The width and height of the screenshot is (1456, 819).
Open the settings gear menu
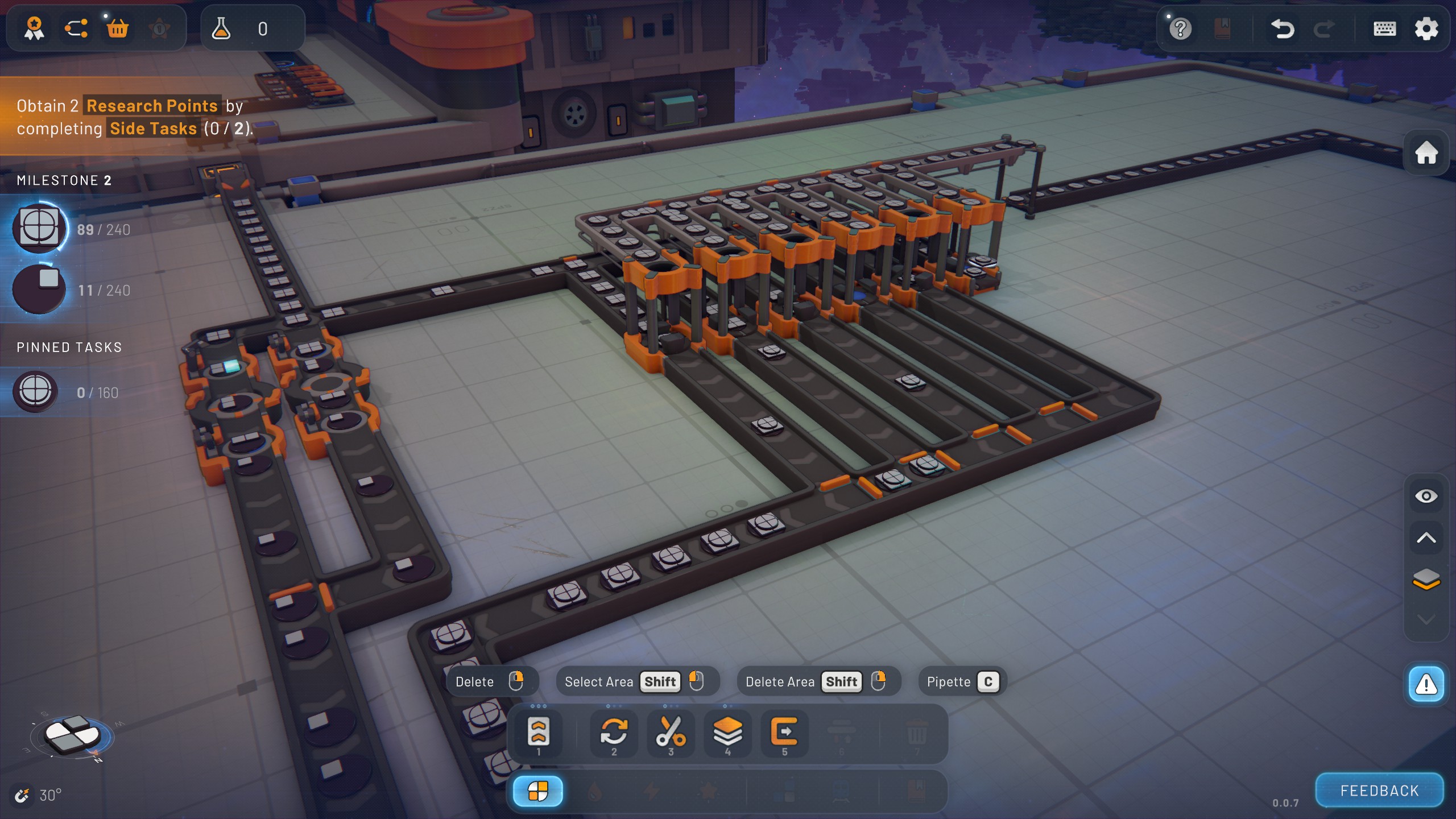point(1426,28)
